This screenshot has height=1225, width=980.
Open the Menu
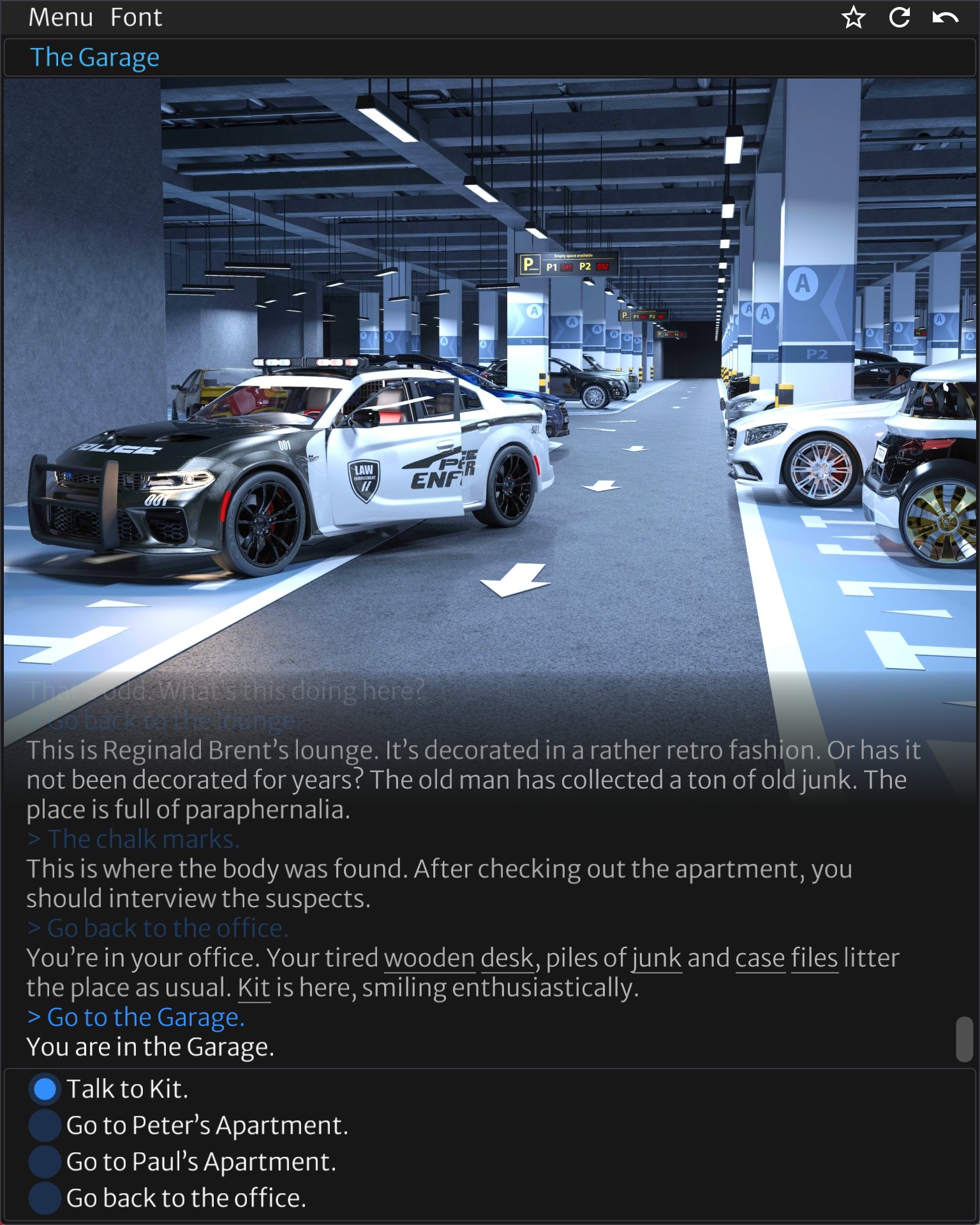[x=60, y=17]
